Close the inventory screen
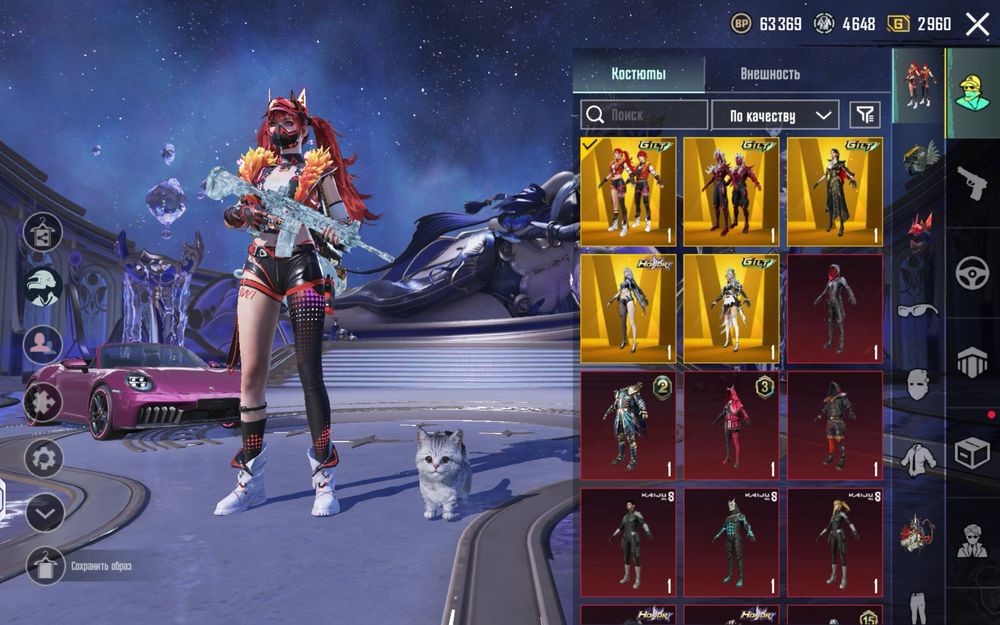 click(977, 24)
